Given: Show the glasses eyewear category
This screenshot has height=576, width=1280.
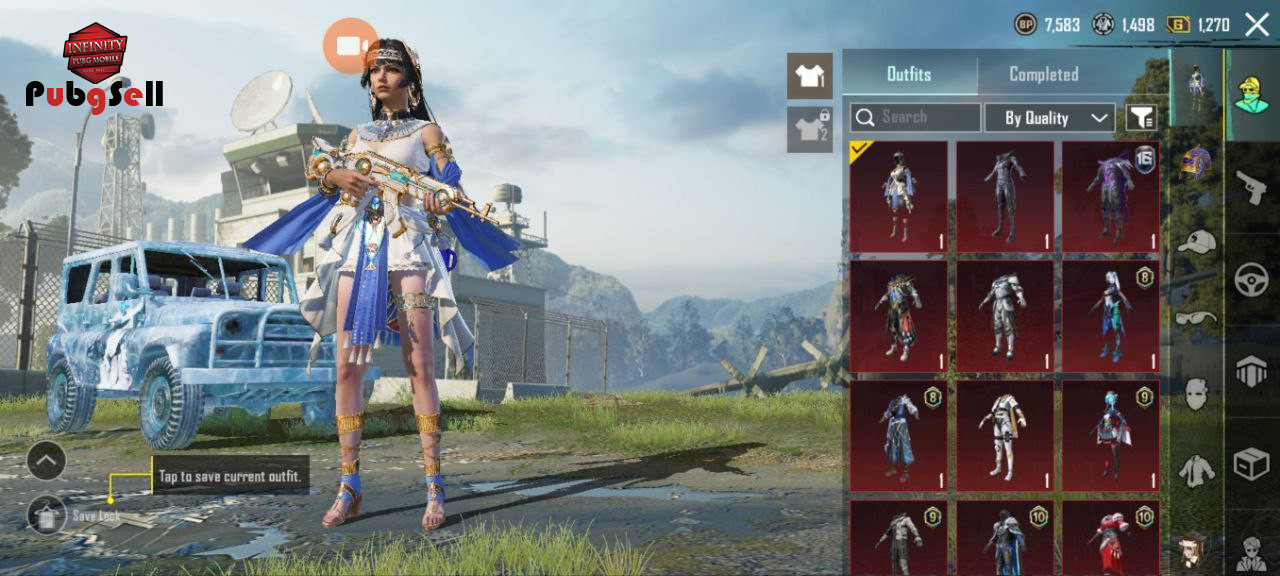Looking at the screenshot, I should pyautogui.click(x=1196, y=318).
